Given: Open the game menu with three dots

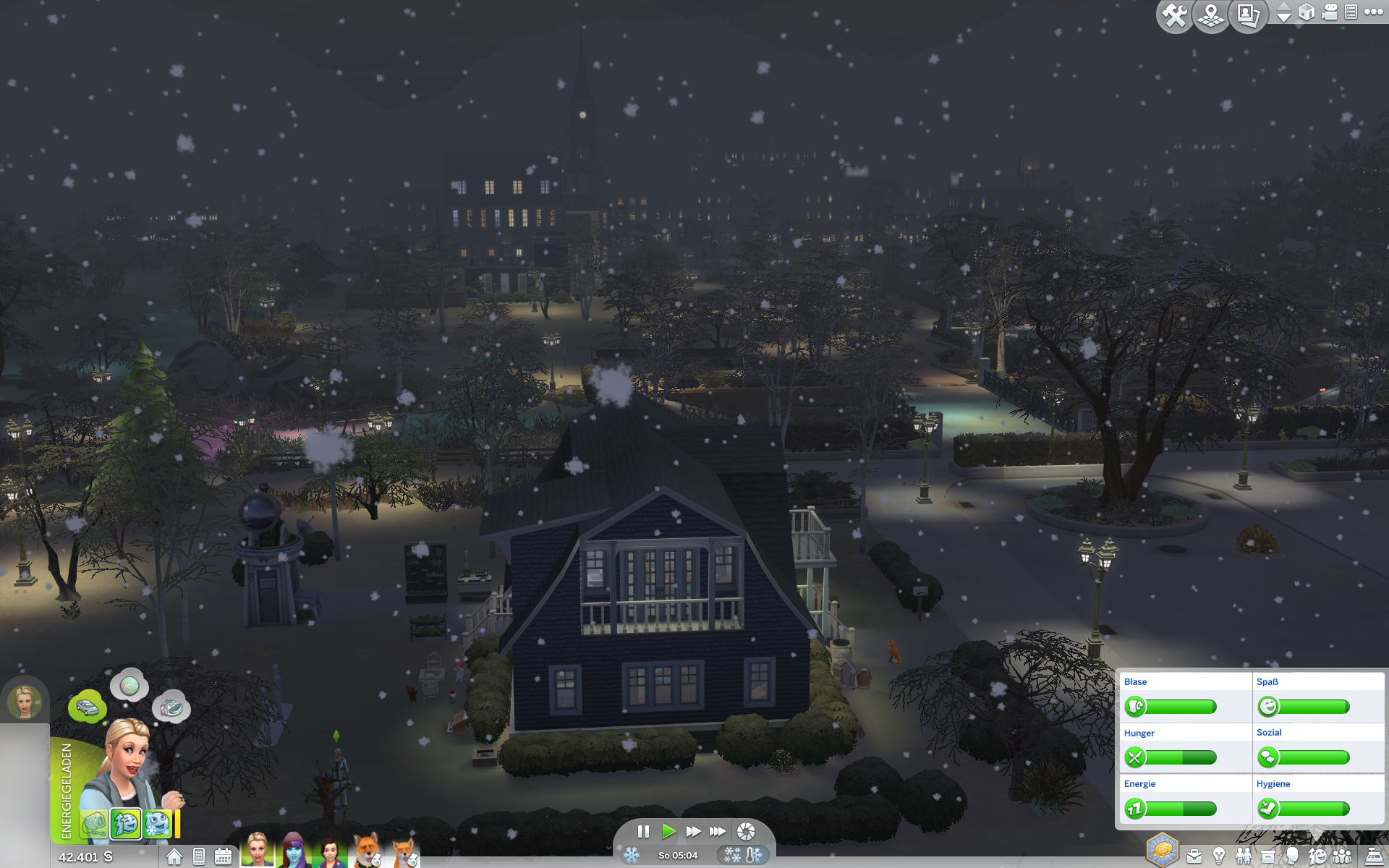Looking at the screenshot, I should (1373, 12).
